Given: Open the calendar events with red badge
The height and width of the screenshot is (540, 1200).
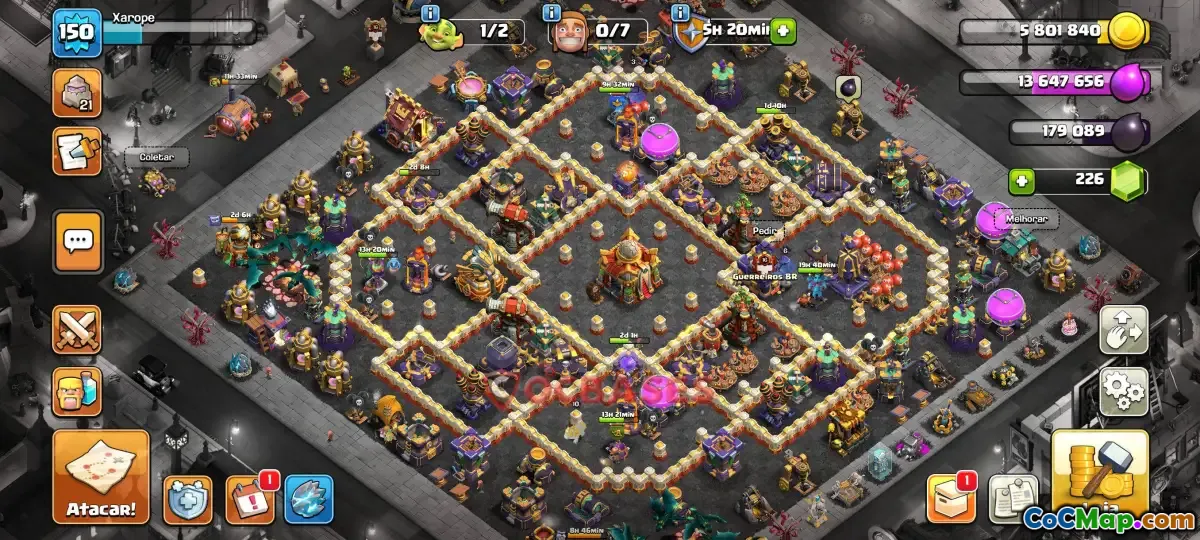Looking at the screenshot, I should point(248,499).
